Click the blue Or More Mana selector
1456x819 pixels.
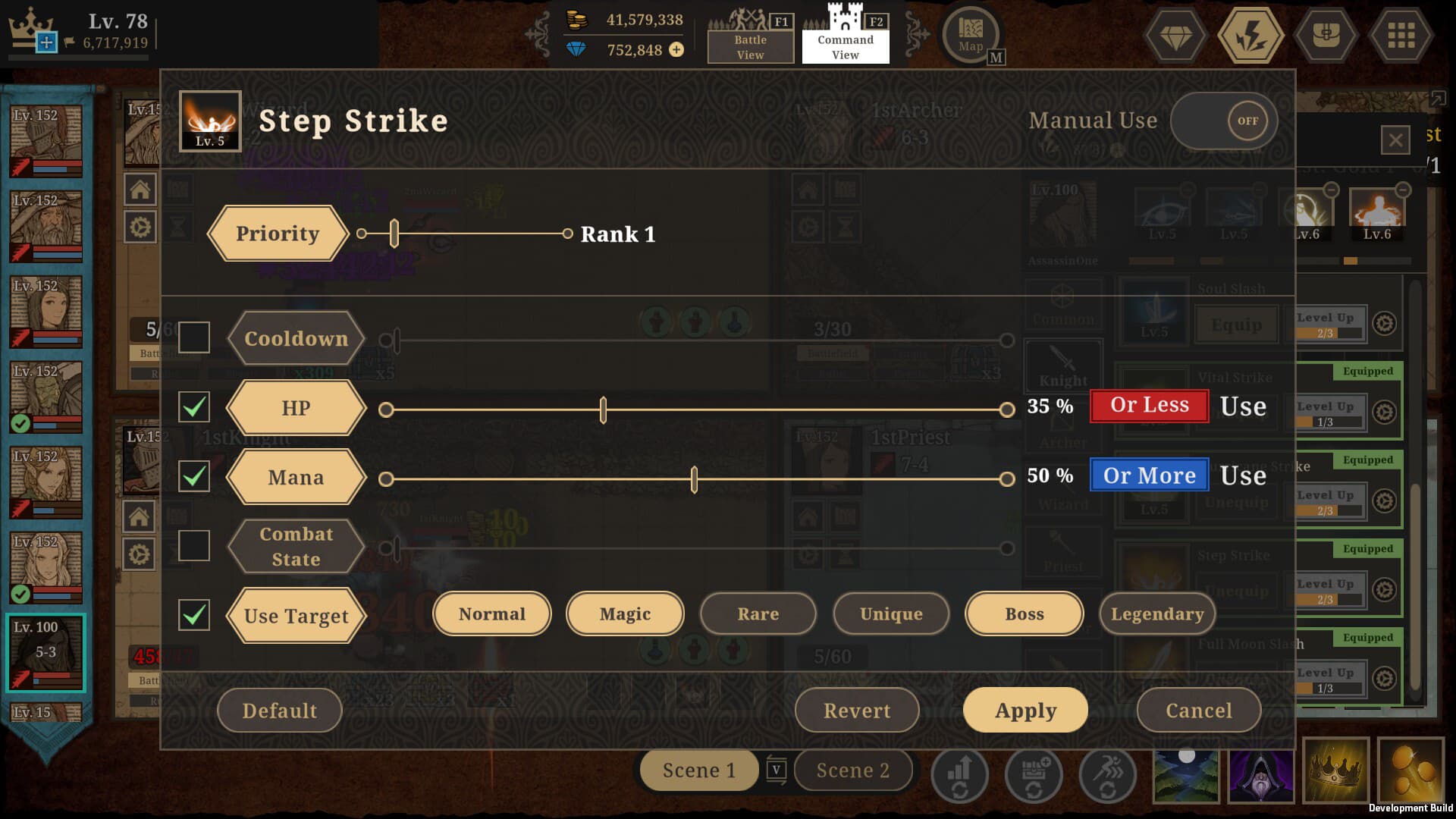click(x=1148, y=475)
